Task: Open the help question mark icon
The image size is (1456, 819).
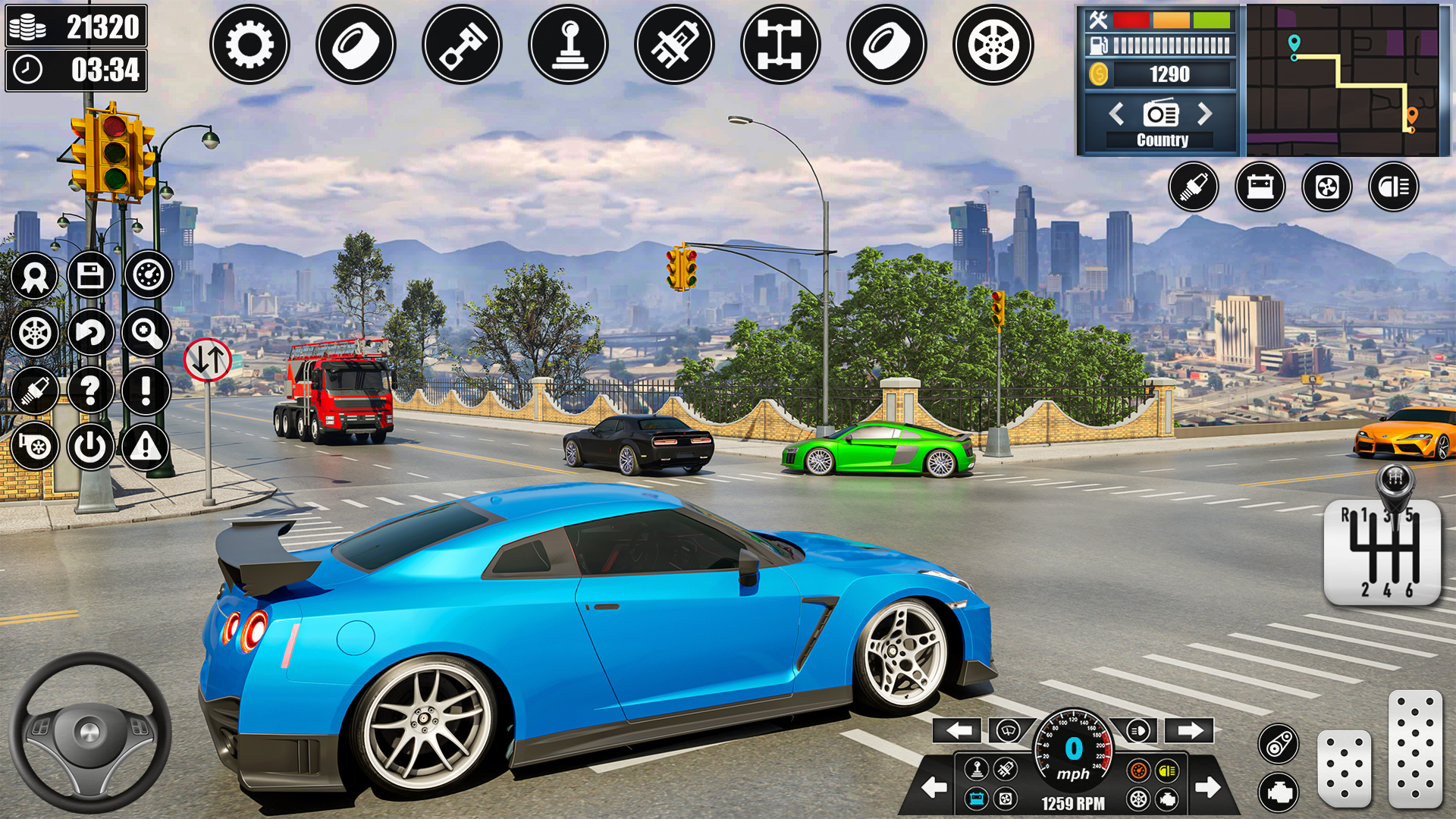Action: (92, 390)
